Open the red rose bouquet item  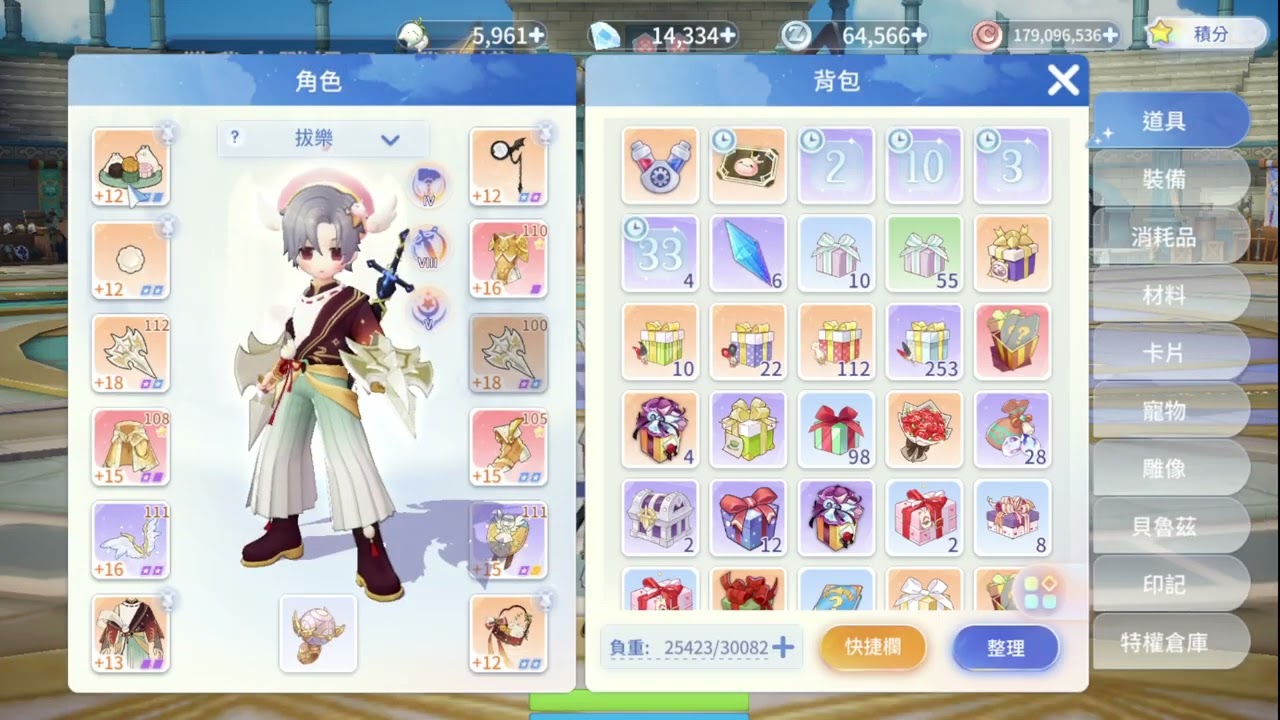924,430
